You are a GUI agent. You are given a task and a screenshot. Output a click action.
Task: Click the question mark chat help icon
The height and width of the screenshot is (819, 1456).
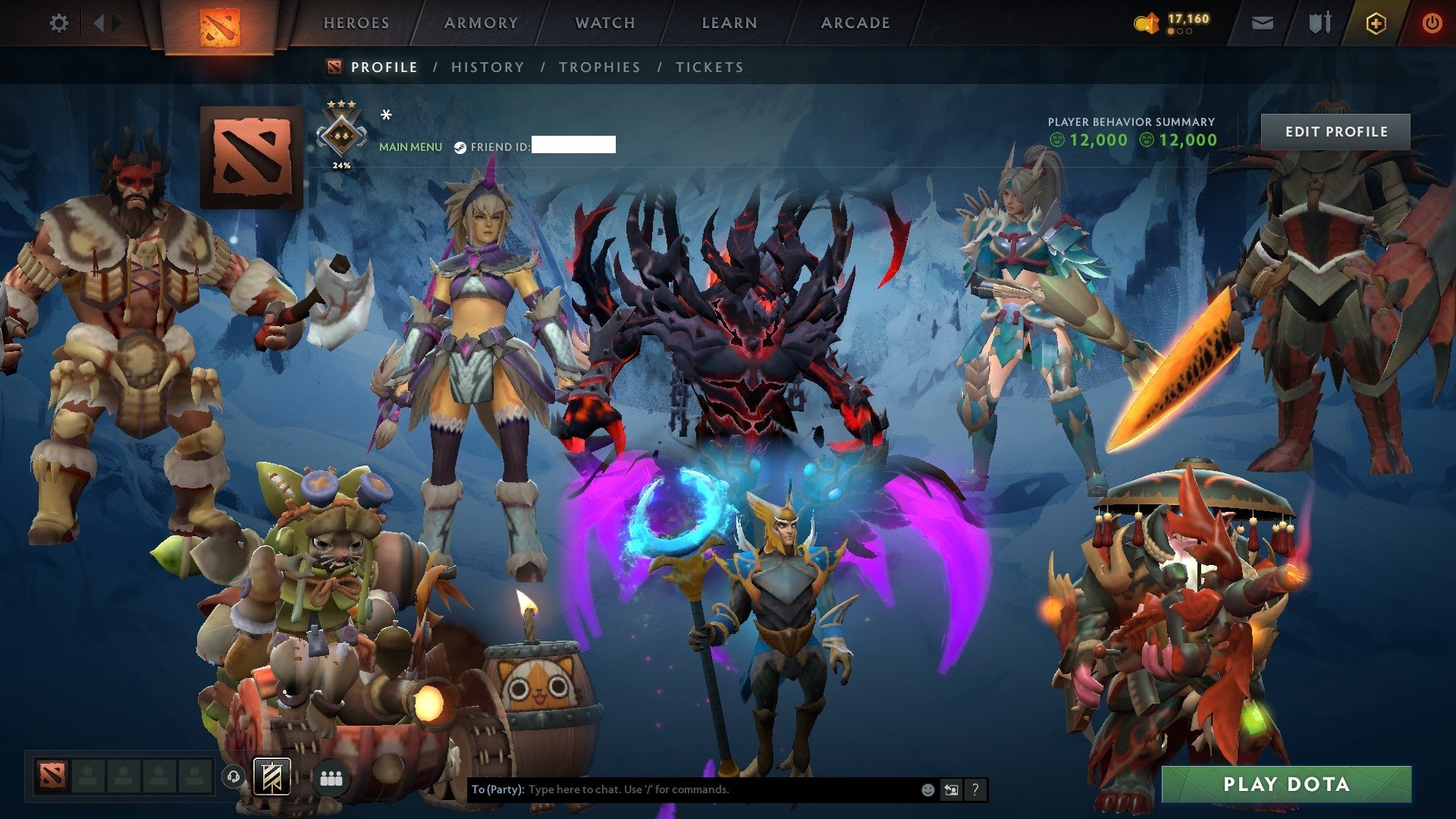point(975,789)
